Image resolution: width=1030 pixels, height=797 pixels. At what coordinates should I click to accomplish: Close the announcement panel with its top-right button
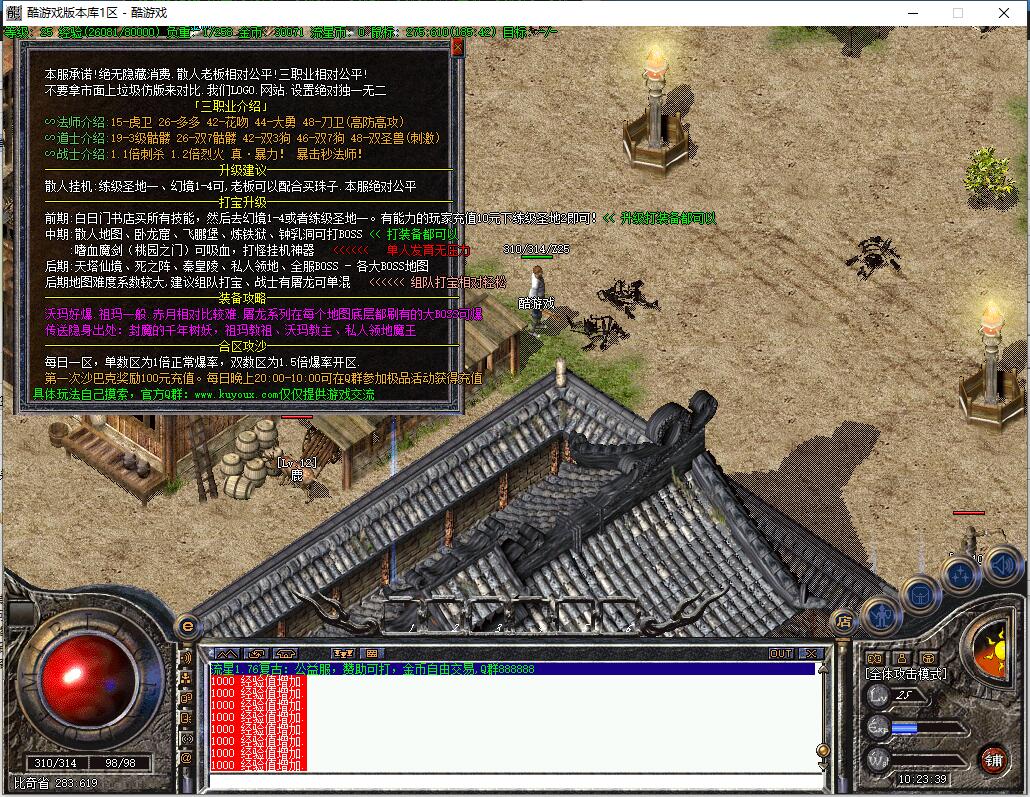[457, 47]
